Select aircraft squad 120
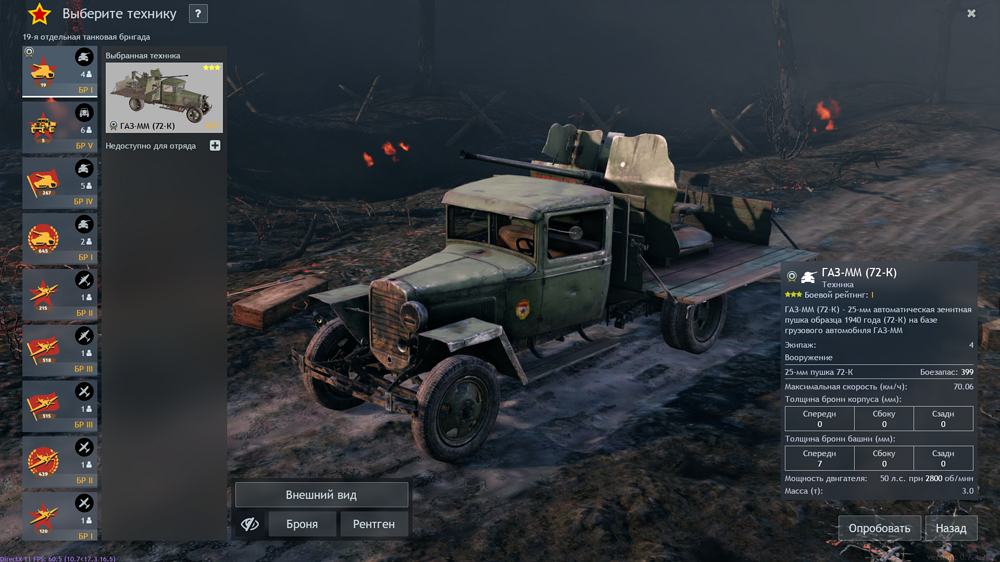1000x562 pixels. (x=60, y=519)
